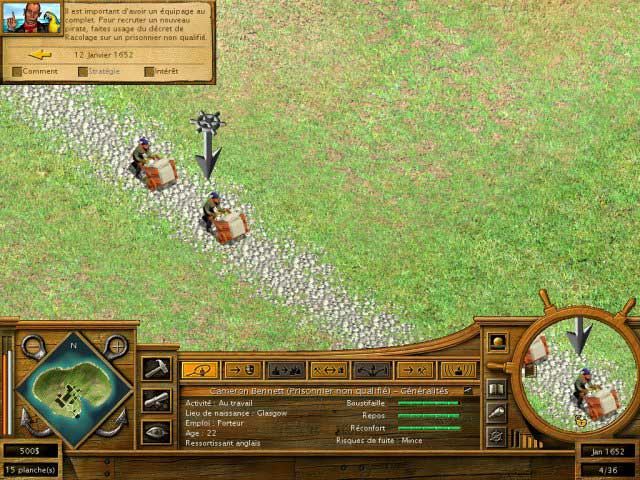
Task: Switch to the double-arrow info tab
Action: [329, 370]
